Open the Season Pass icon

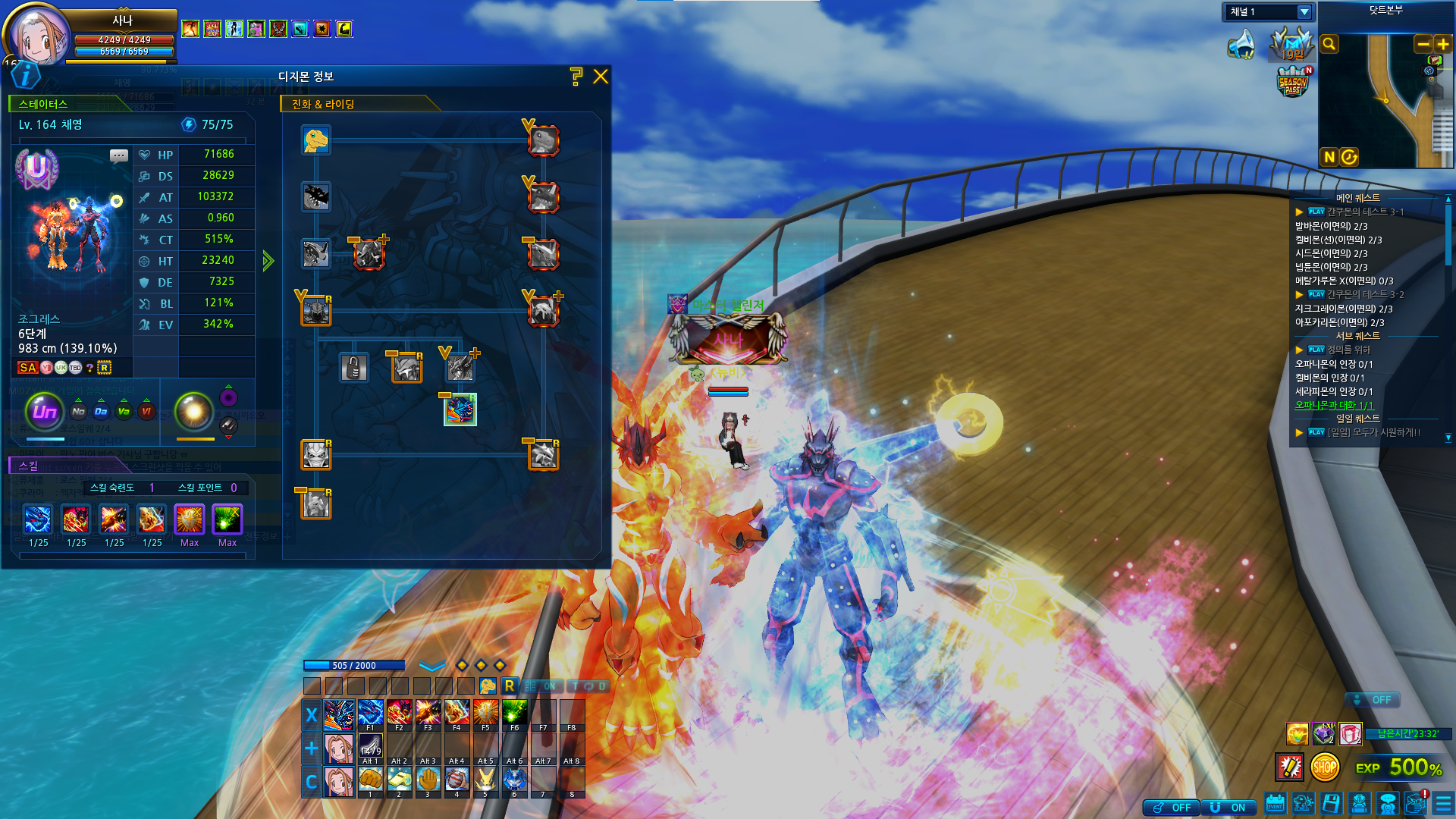point(1293,83)
